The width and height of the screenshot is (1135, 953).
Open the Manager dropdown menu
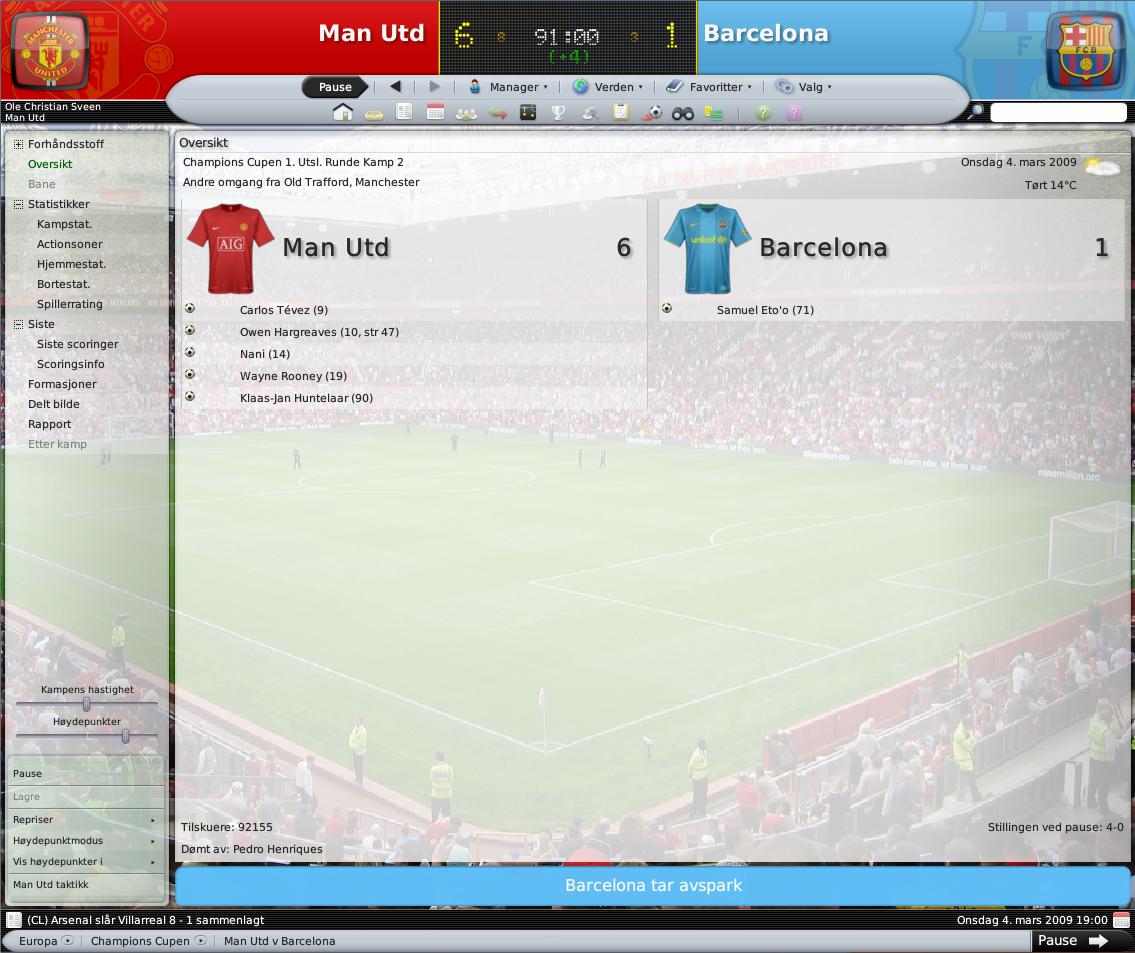(509, 87)
